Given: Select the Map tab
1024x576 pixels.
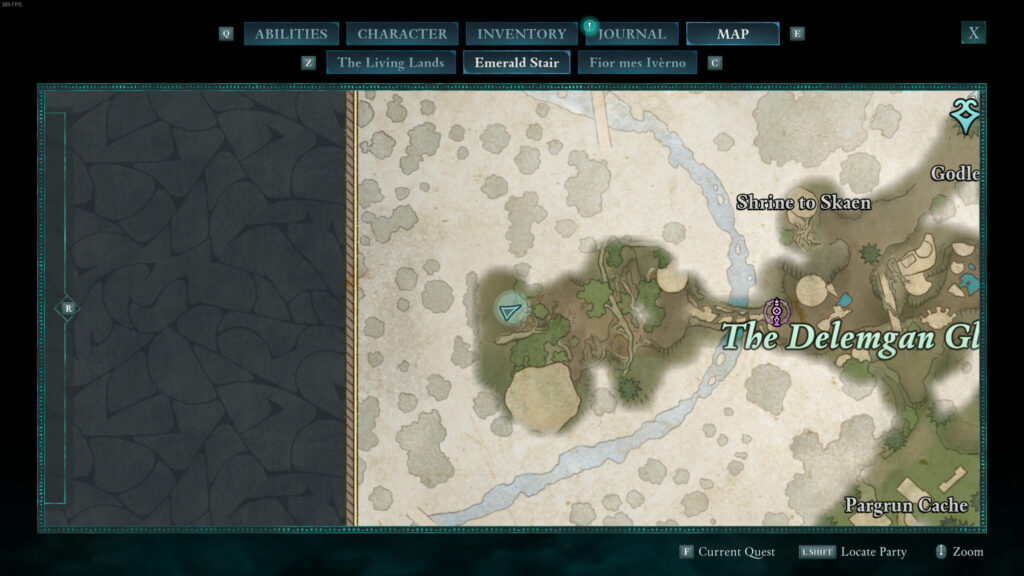Looking at the screenshot, I should click(x=732, y=34).
